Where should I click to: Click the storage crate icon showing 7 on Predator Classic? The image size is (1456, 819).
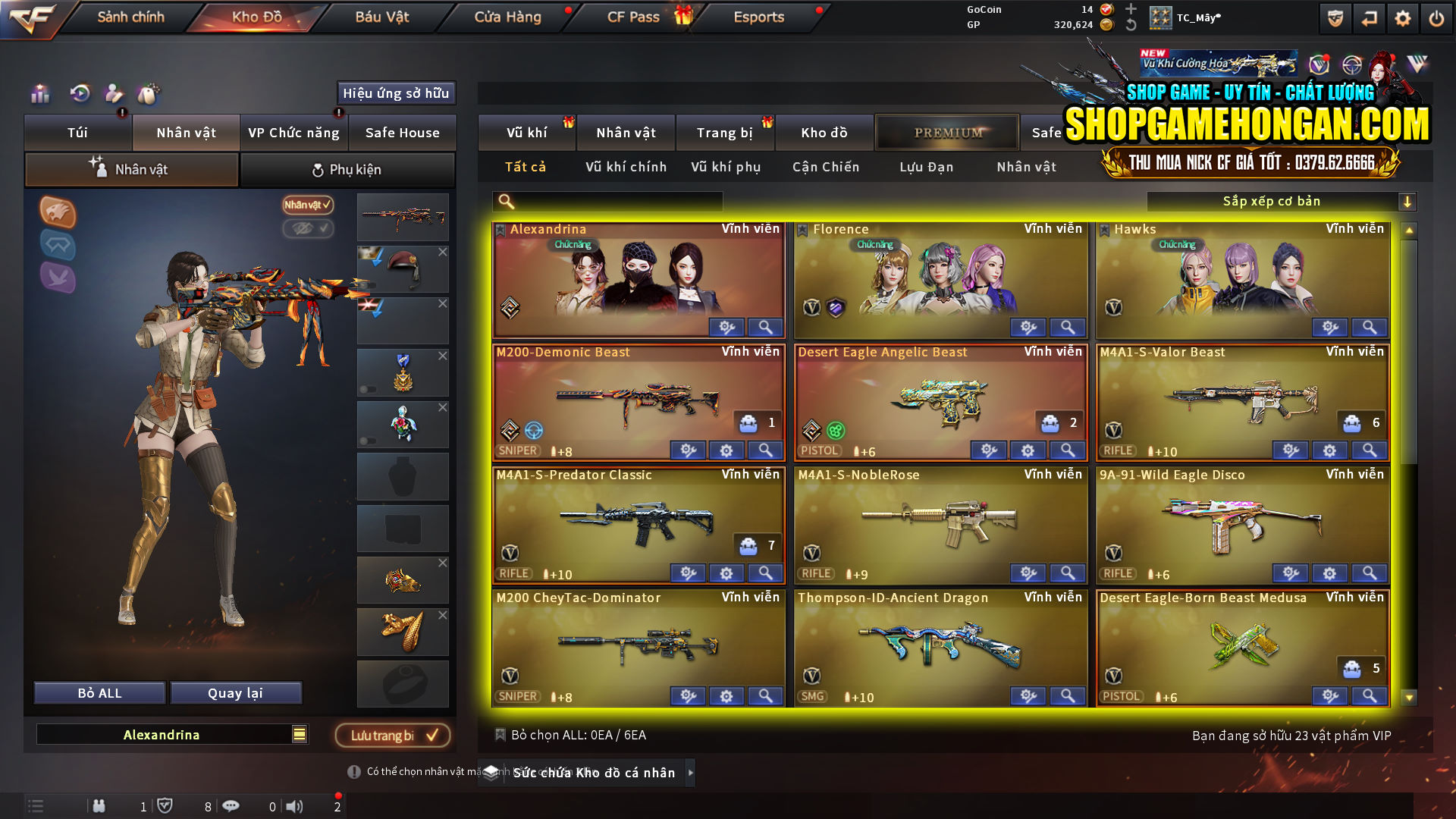coord(748,544)
